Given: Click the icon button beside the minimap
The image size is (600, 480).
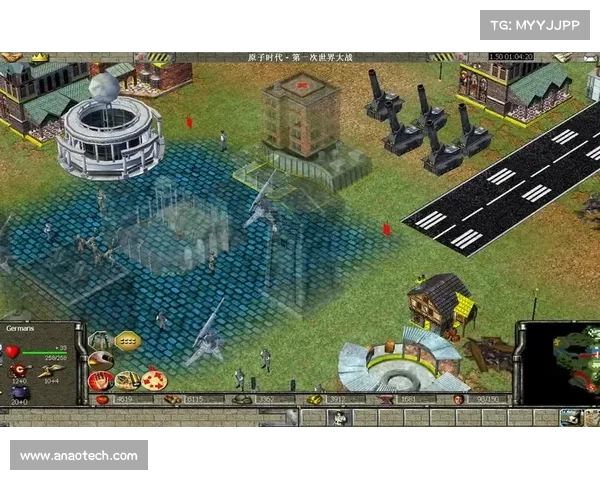Looking at the screenshot, I should click(x=570, y=418).
